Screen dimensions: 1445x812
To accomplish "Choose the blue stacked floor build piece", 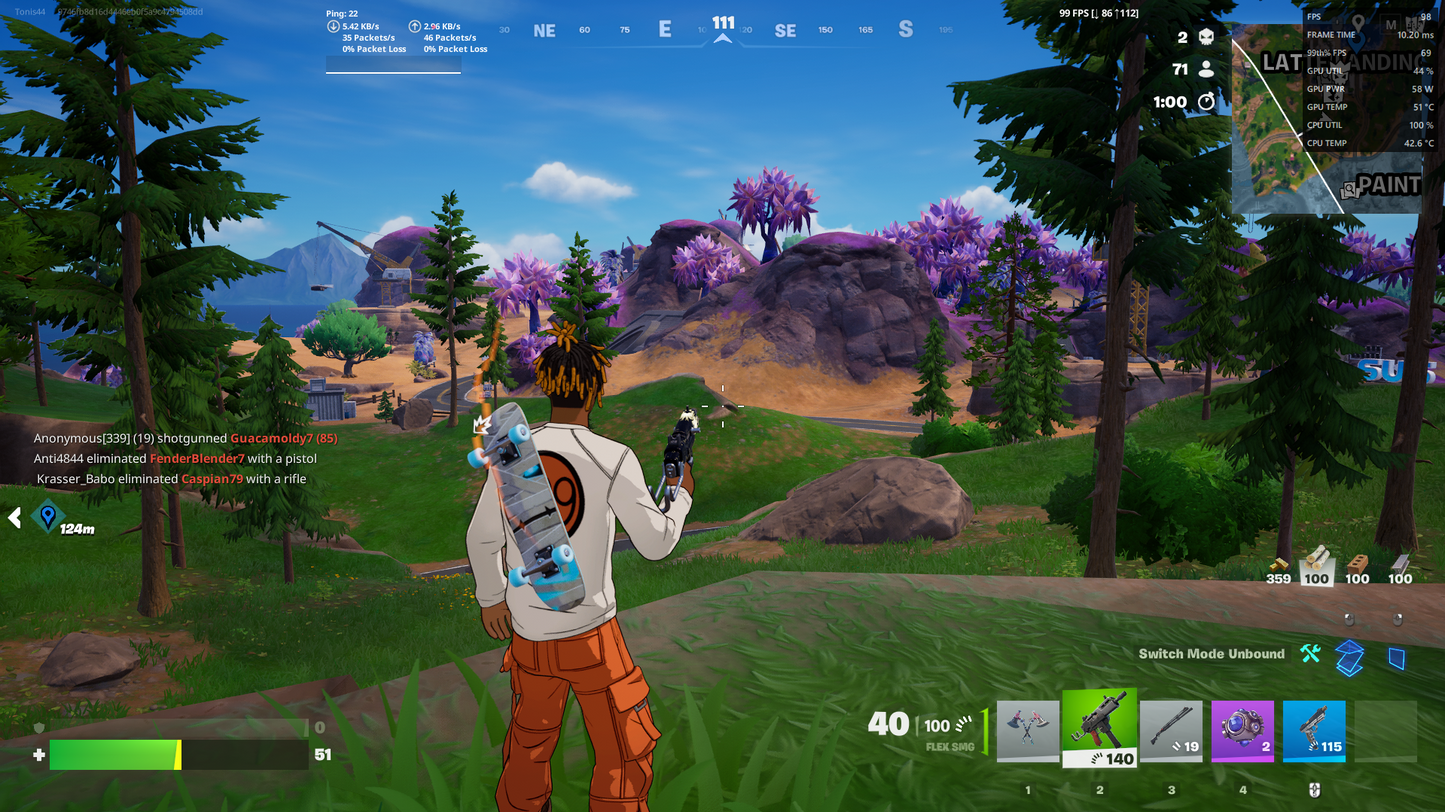I will click(1350, 656).
